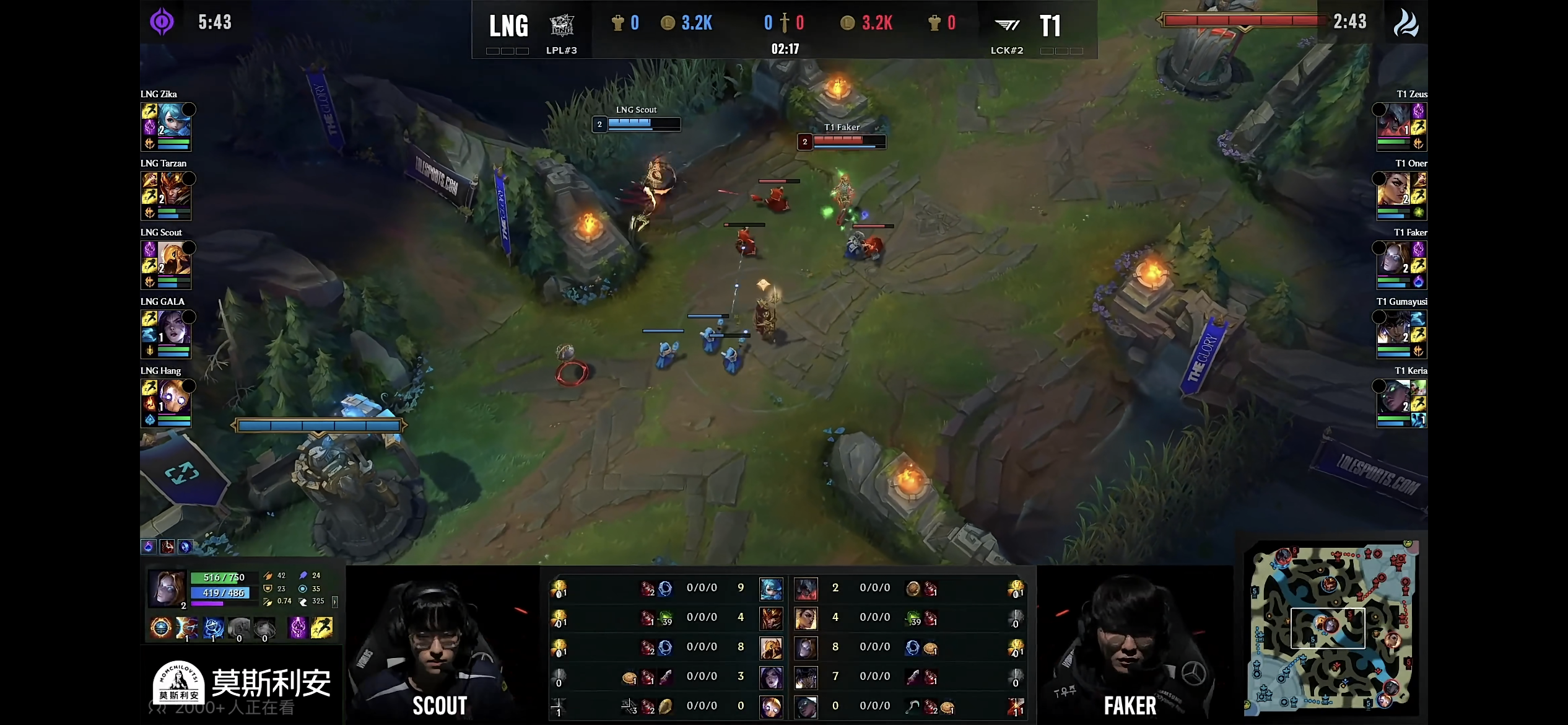This screenshot has width=1568, height=725.
Task: Click the LNG team logo in the scorebar
Action: [x=562, y=25]
